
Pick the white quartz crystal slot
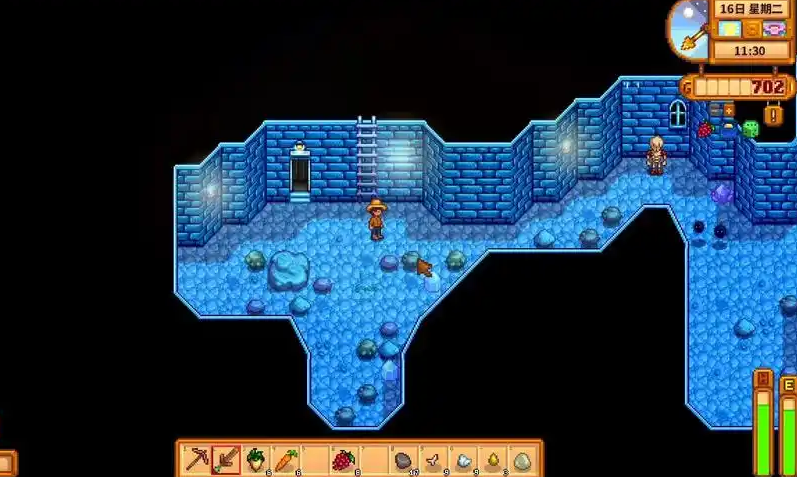[463, 460]
